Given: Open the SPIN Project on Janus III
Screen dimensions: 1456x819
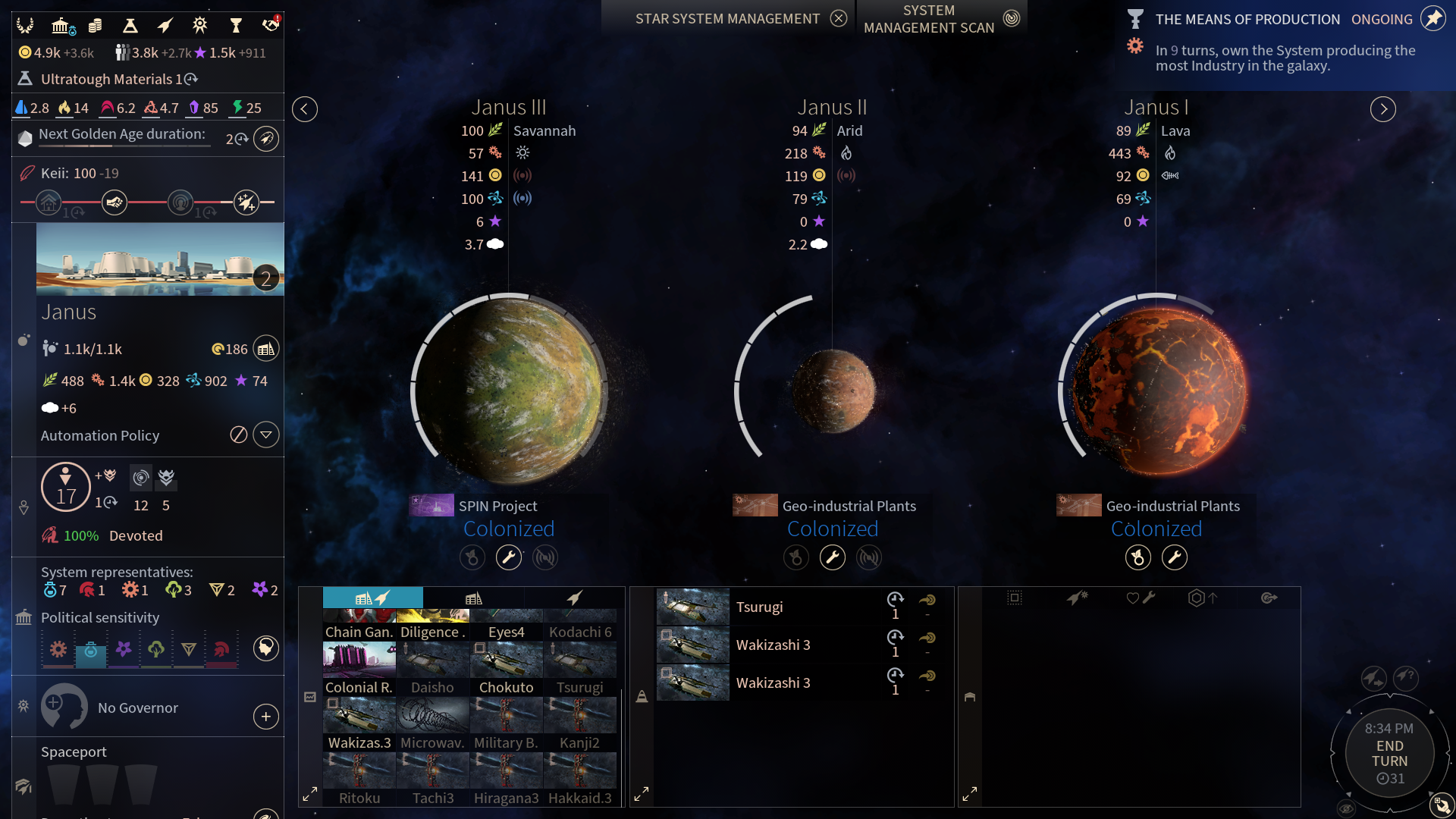Looking at the screenshot, I should [497, 506].
